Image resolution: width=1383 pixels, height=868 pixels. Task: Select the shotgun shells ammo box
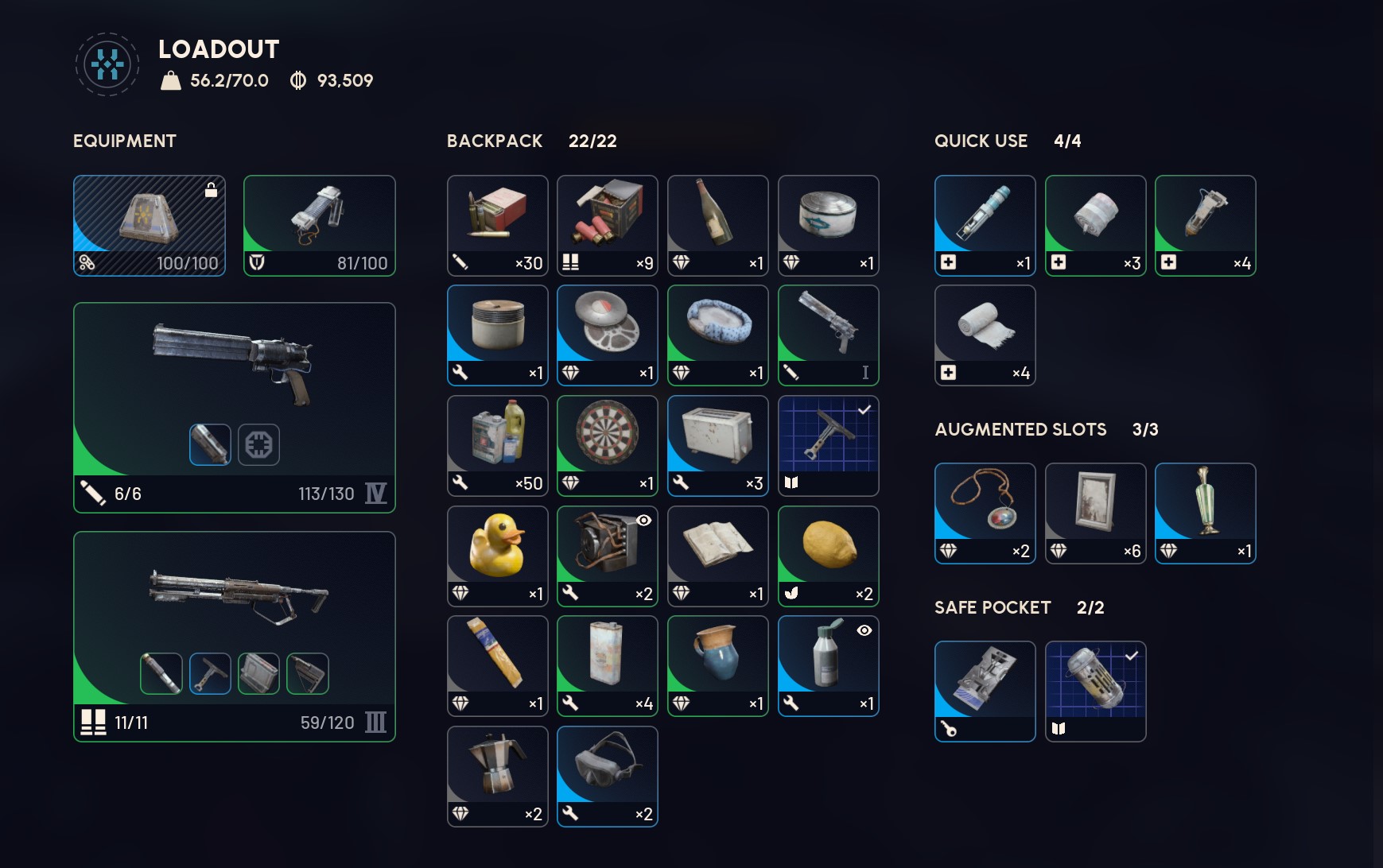point(608,225)
